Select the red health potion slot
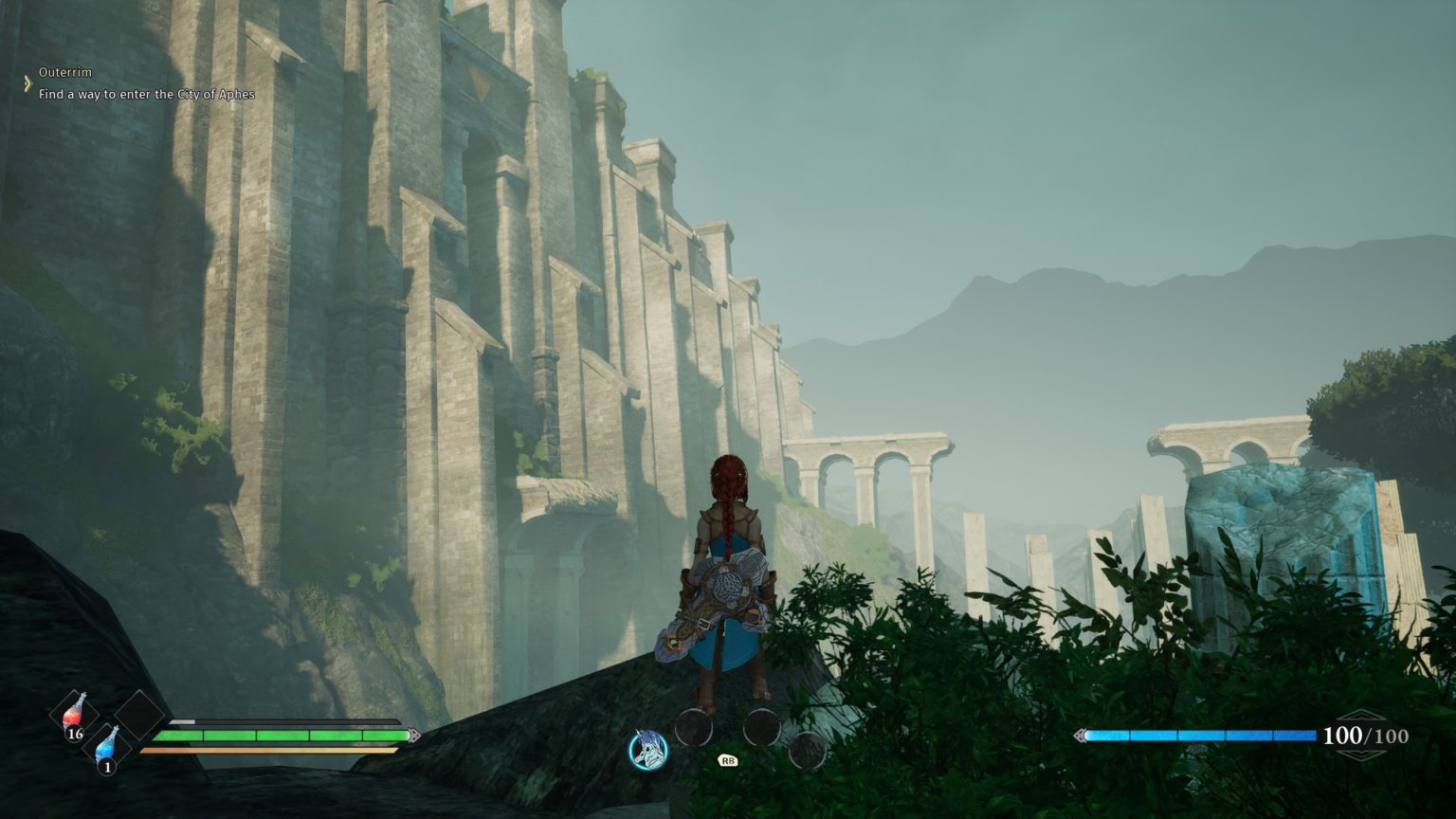 pyautogui.click(x=76, y=714)
